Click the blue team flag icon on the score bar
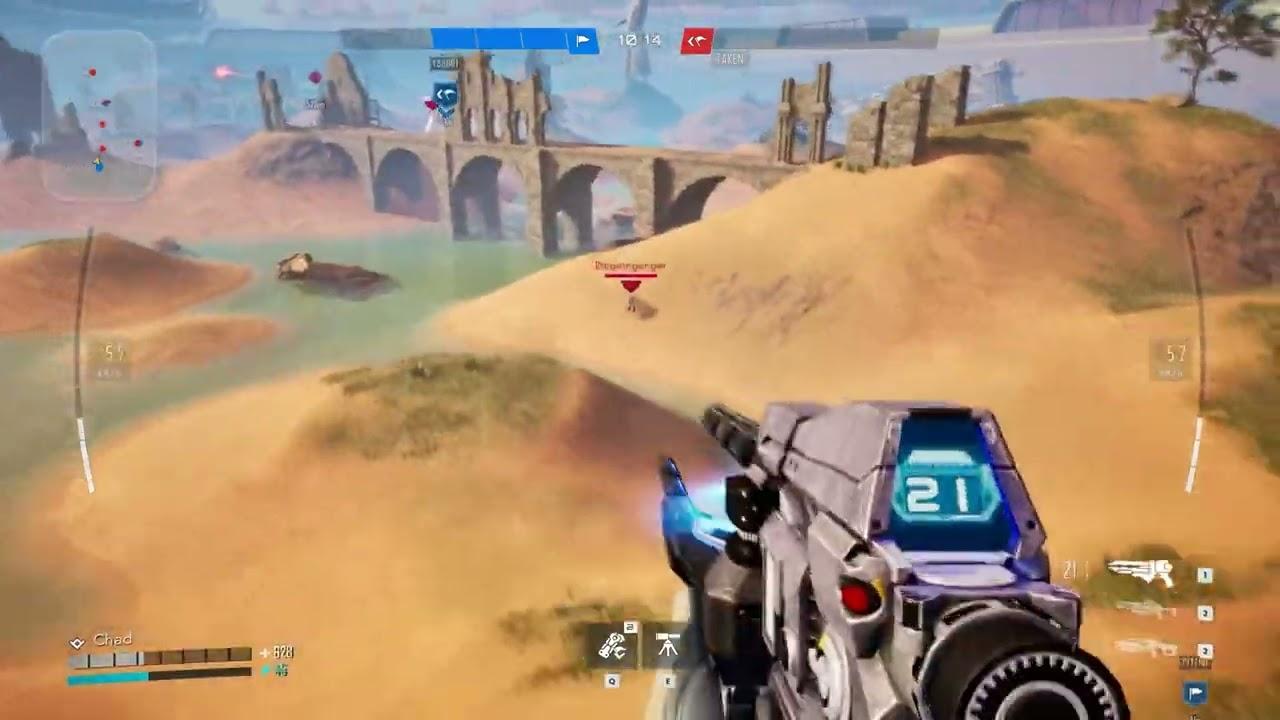1280x720 pixels. 581,41
